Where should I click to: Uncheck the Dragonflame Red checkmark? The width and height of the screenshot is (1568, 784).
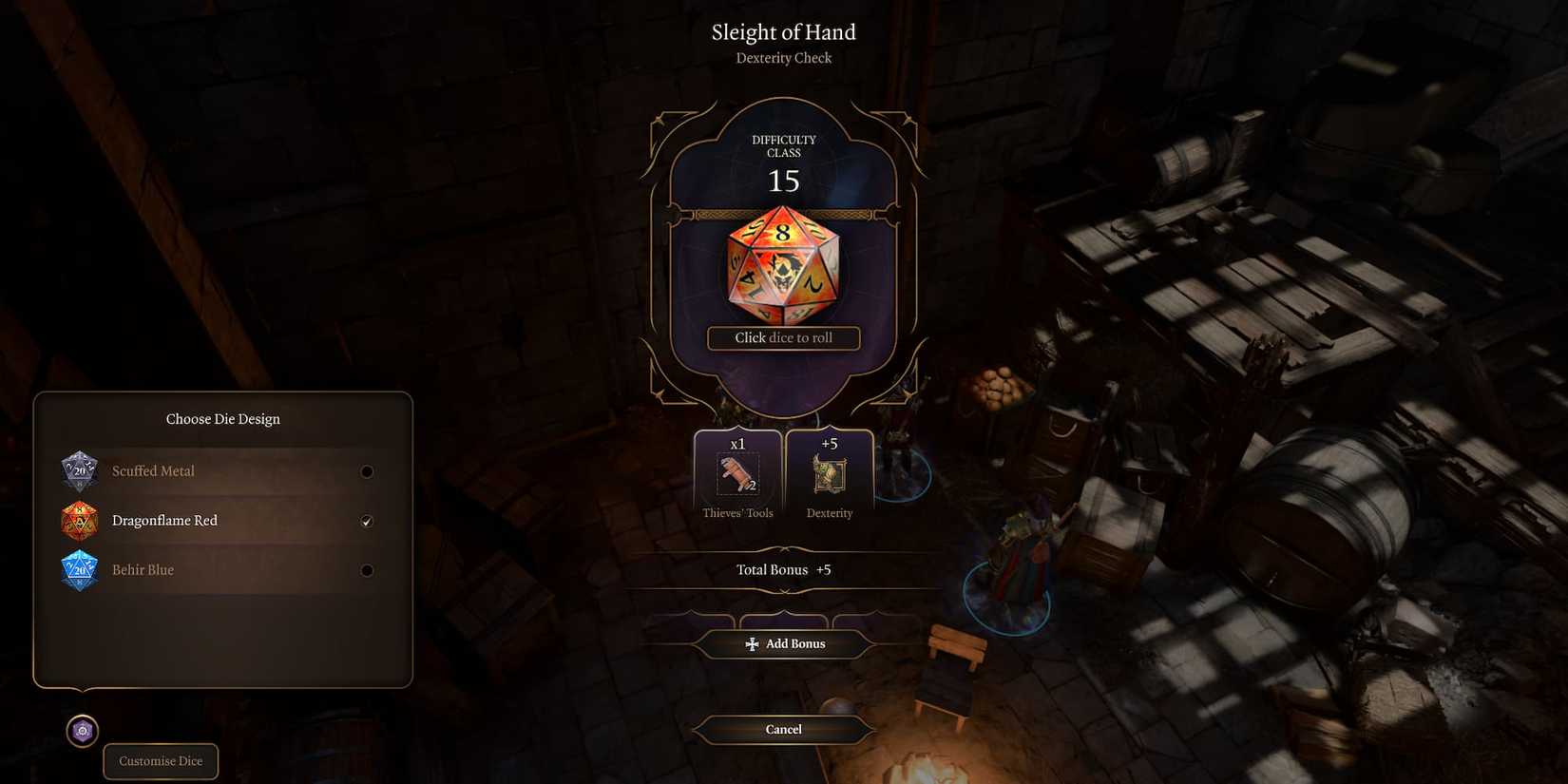click(367, 521)
